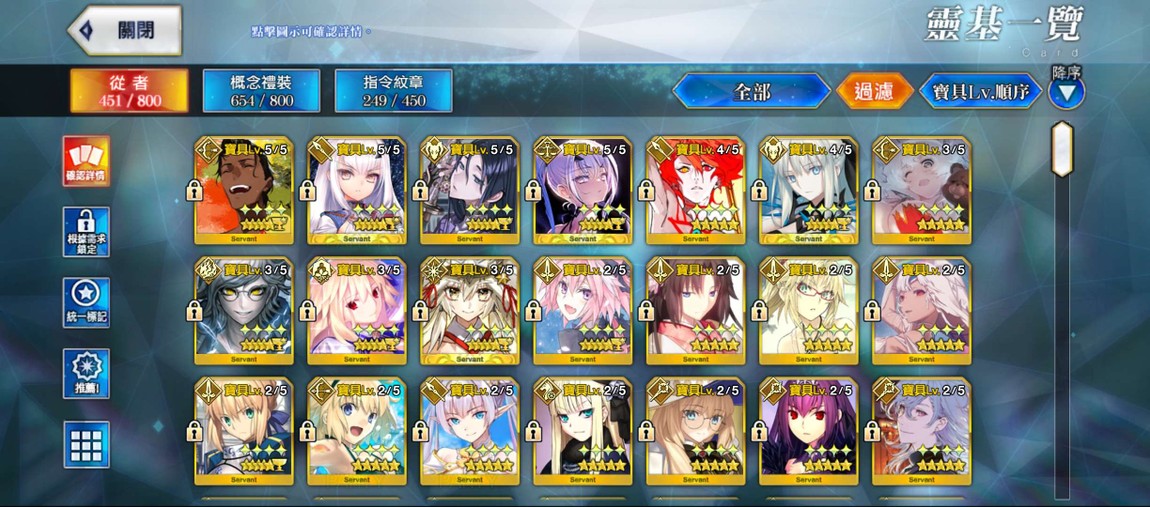Select the 全部 class filter button
The image size is (1150, 507).
(751, 92)
